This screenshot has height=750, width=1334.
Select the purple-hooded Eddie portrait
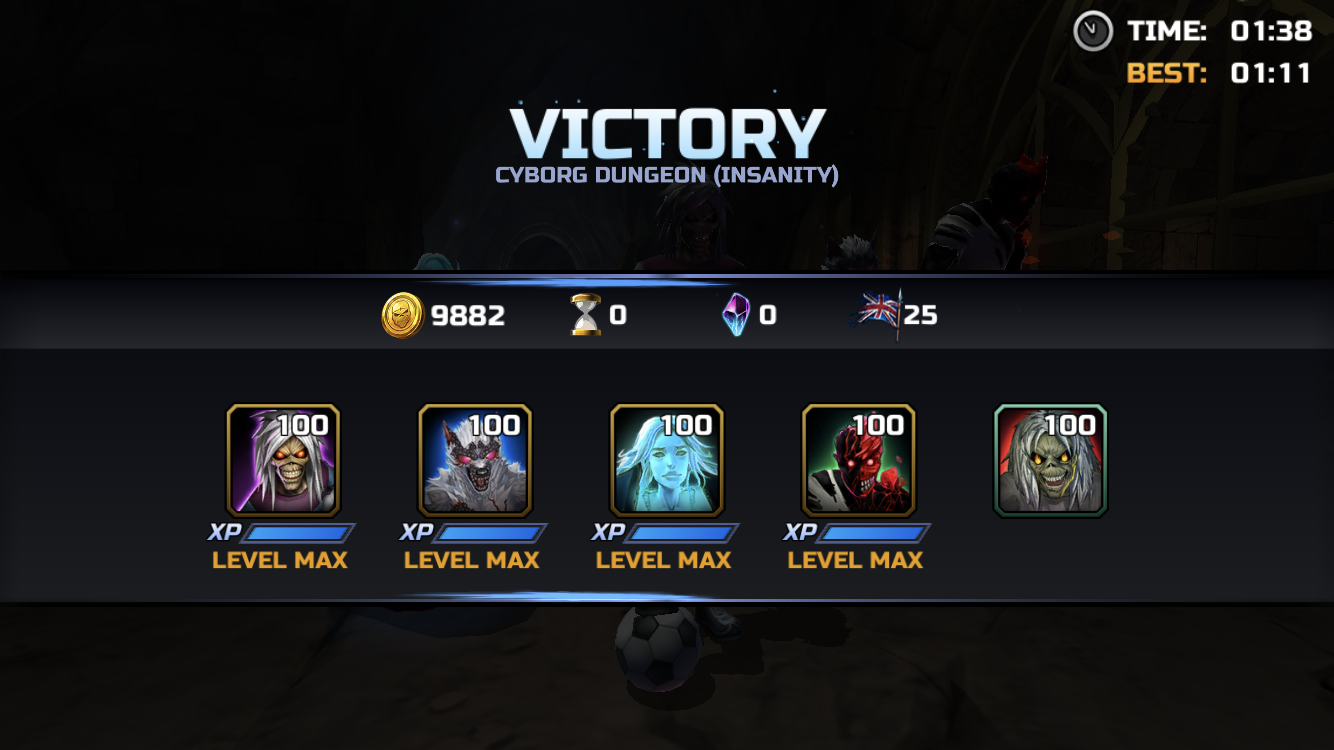(283, 460)
